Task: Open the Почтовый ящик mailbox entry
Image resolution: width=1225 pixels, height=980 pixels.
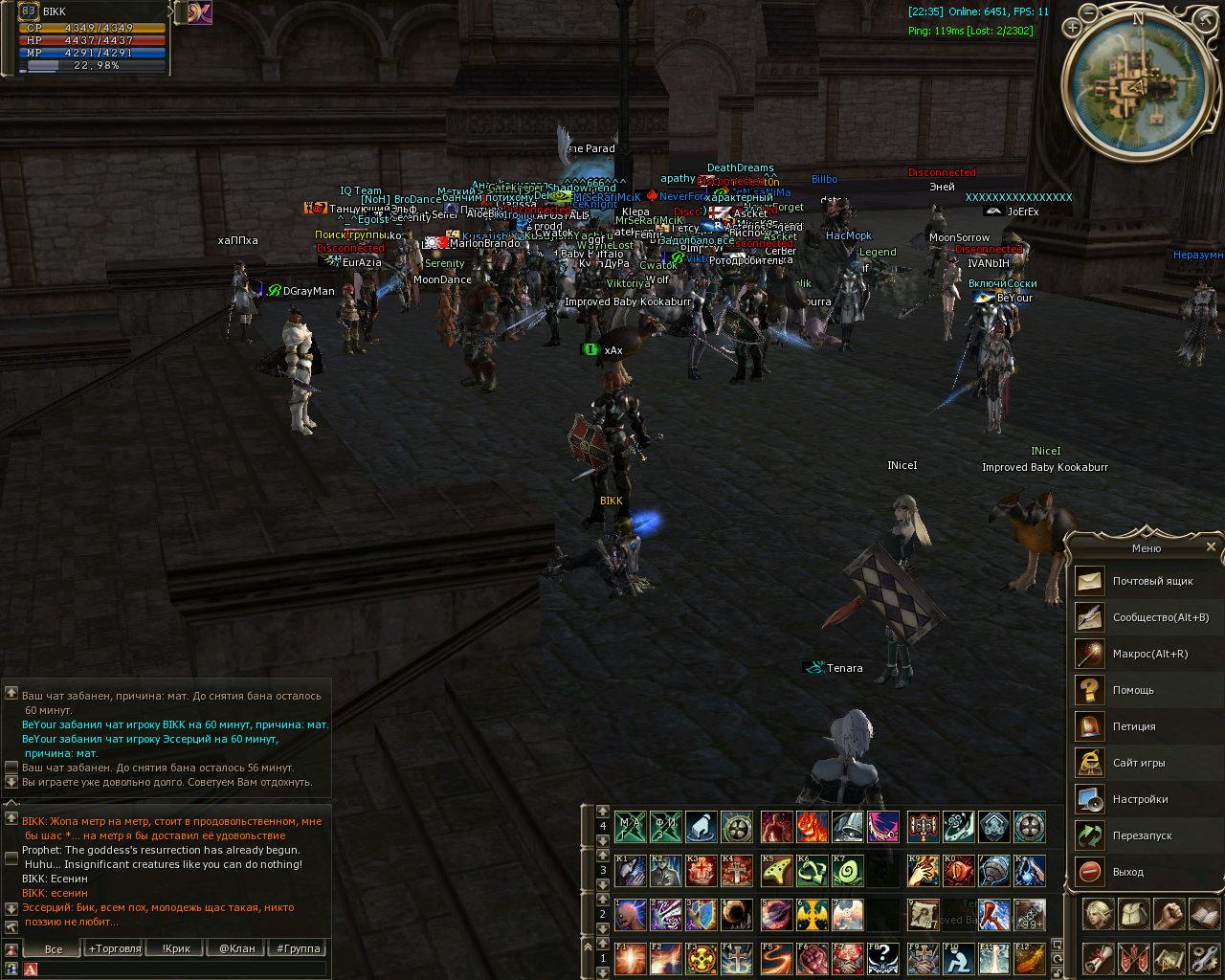Action: [1152, 581]
